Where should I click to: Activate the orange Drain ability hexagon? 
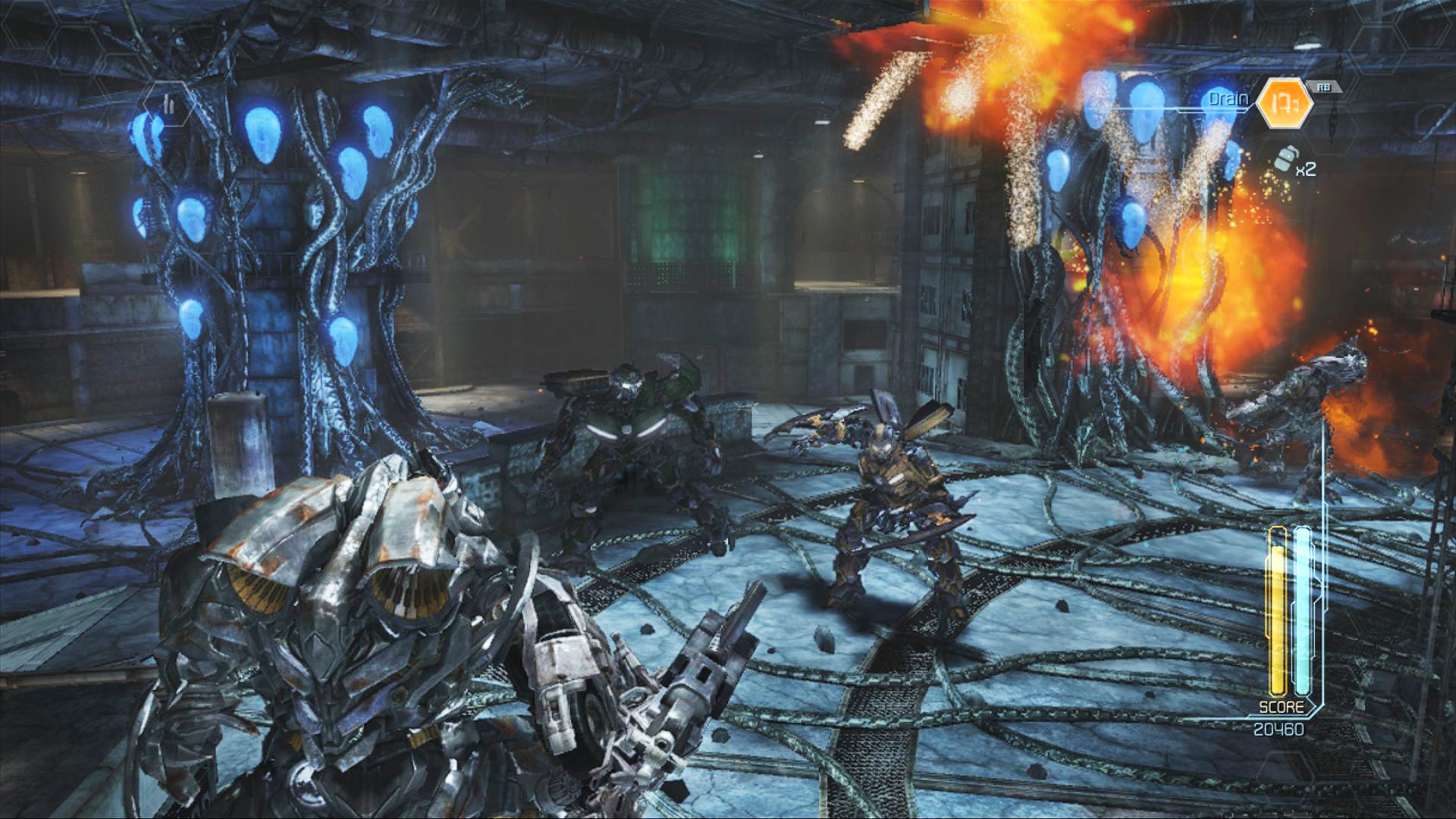pos(1284,104)
